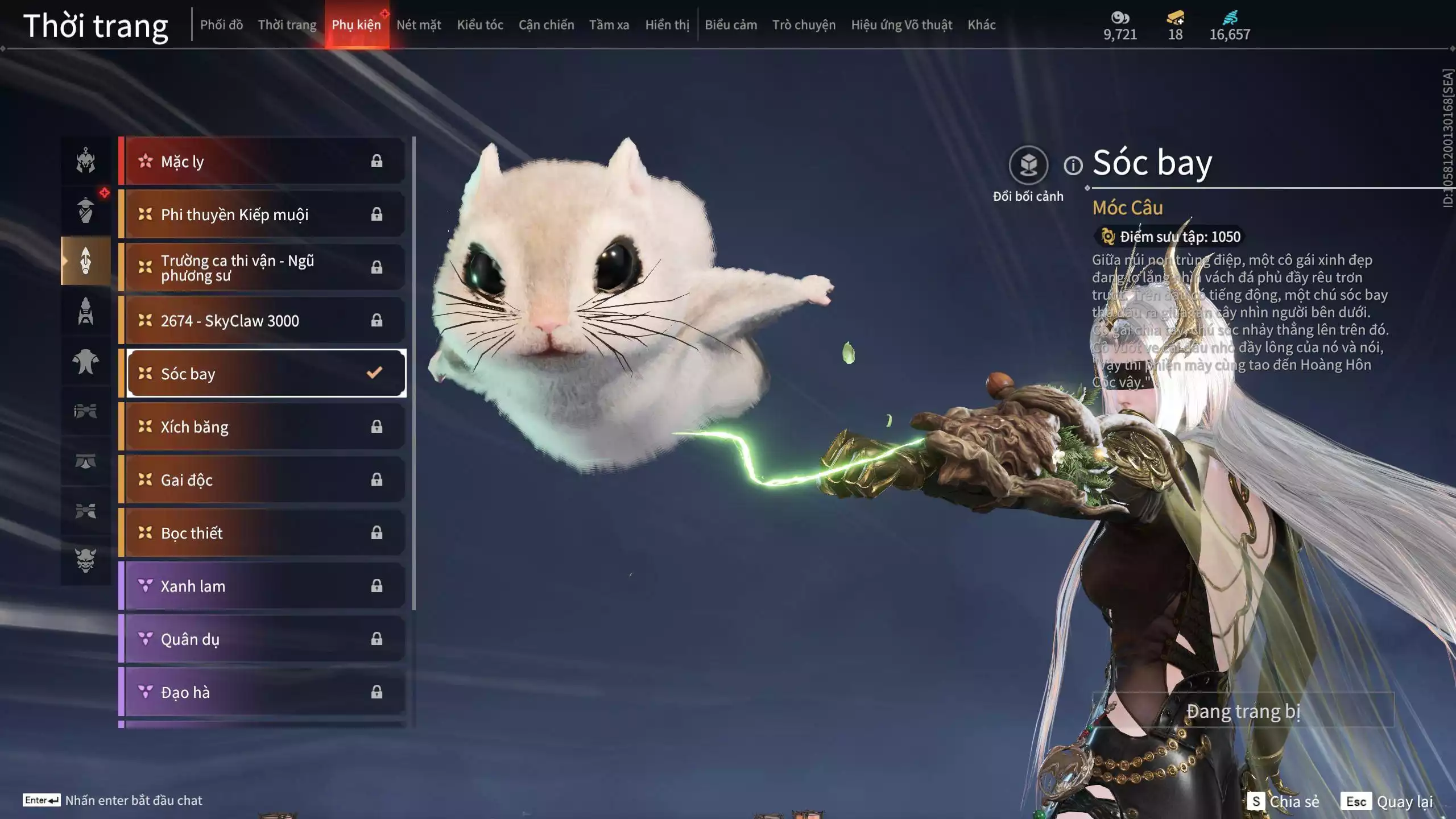Image resolution: width=1456 pixels, height=819 pixels.
Task: Open the Biểu cảm tab
Action: coord(731,25)
